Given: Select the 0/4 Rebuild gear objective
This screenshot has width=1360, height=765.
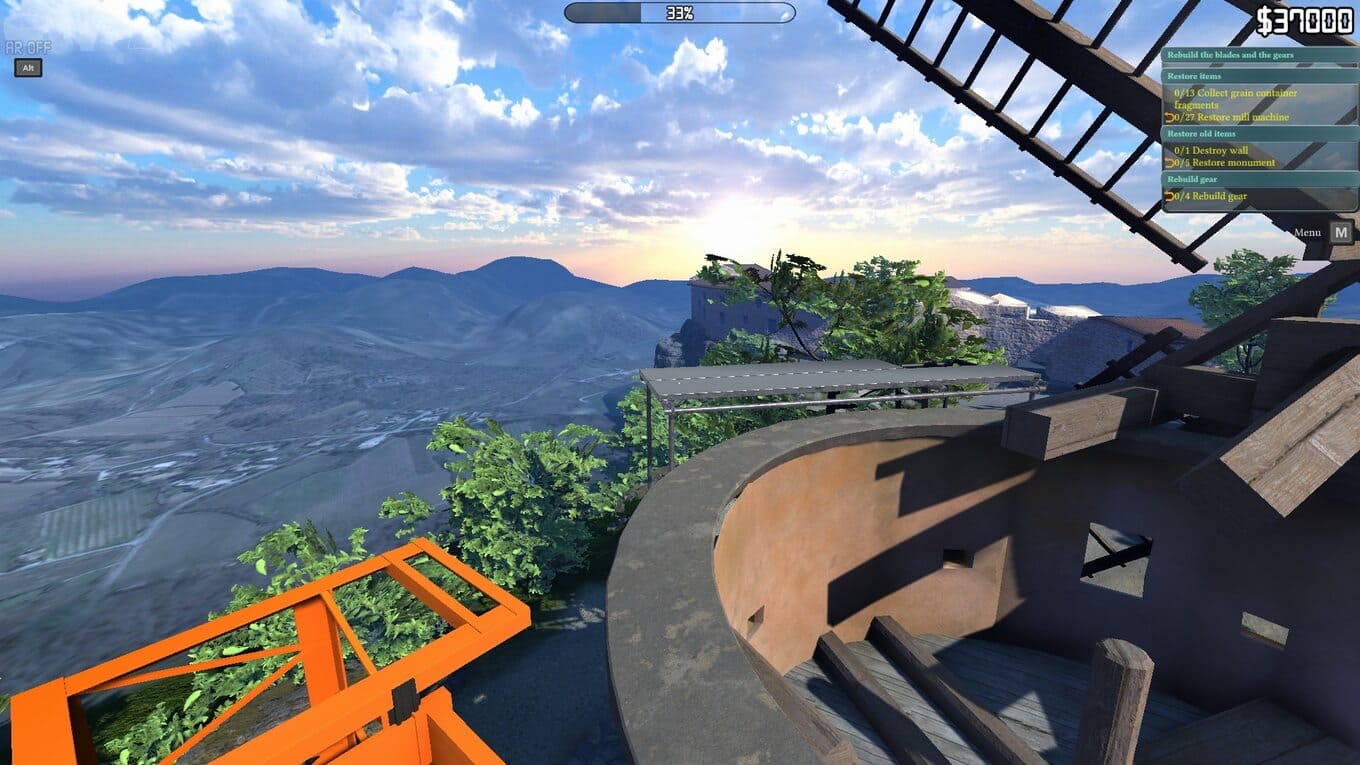Looking at the screenshot, I should pos(1210,196).
